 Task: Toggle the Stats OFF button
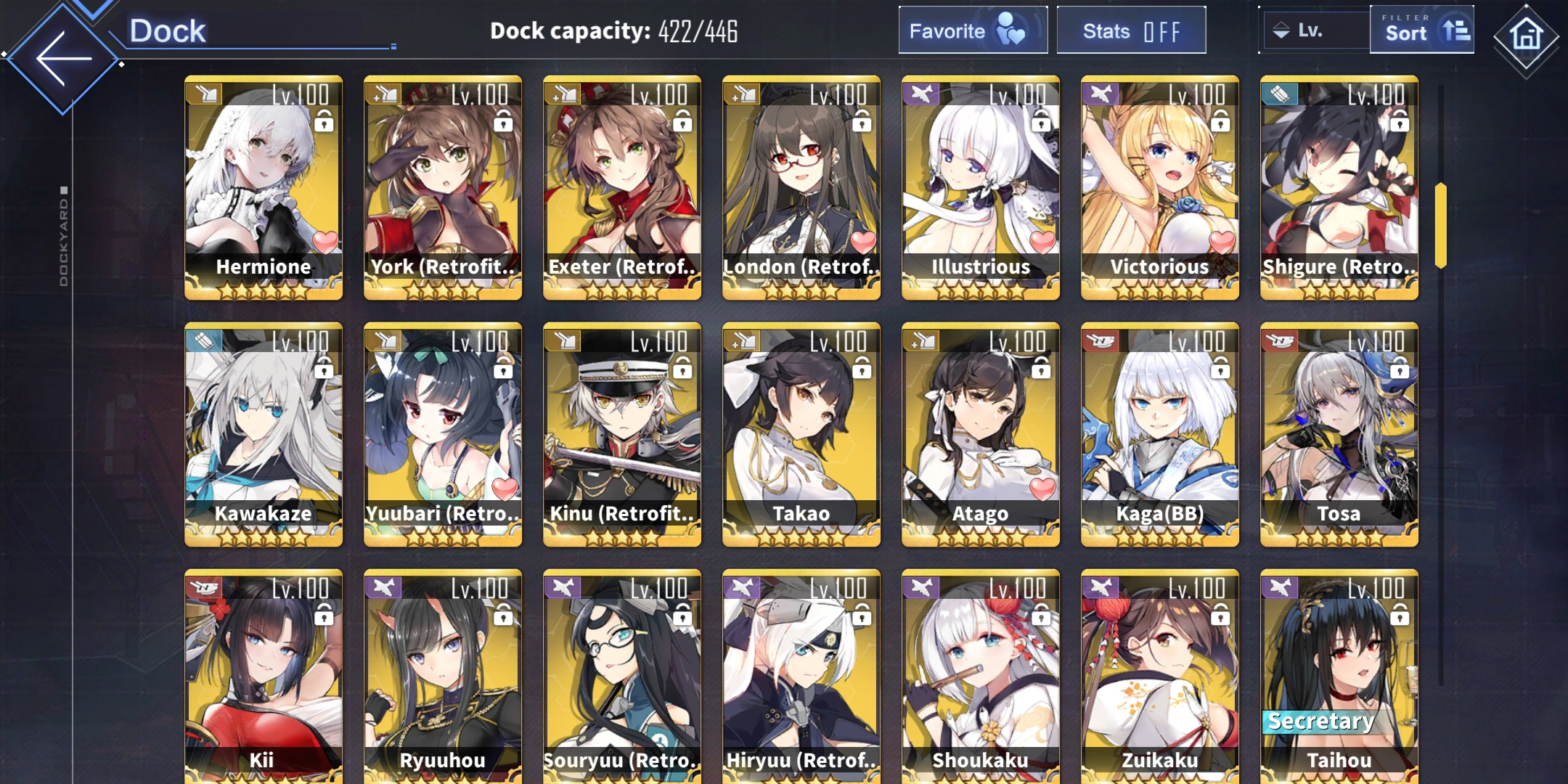click(1130, 30)
